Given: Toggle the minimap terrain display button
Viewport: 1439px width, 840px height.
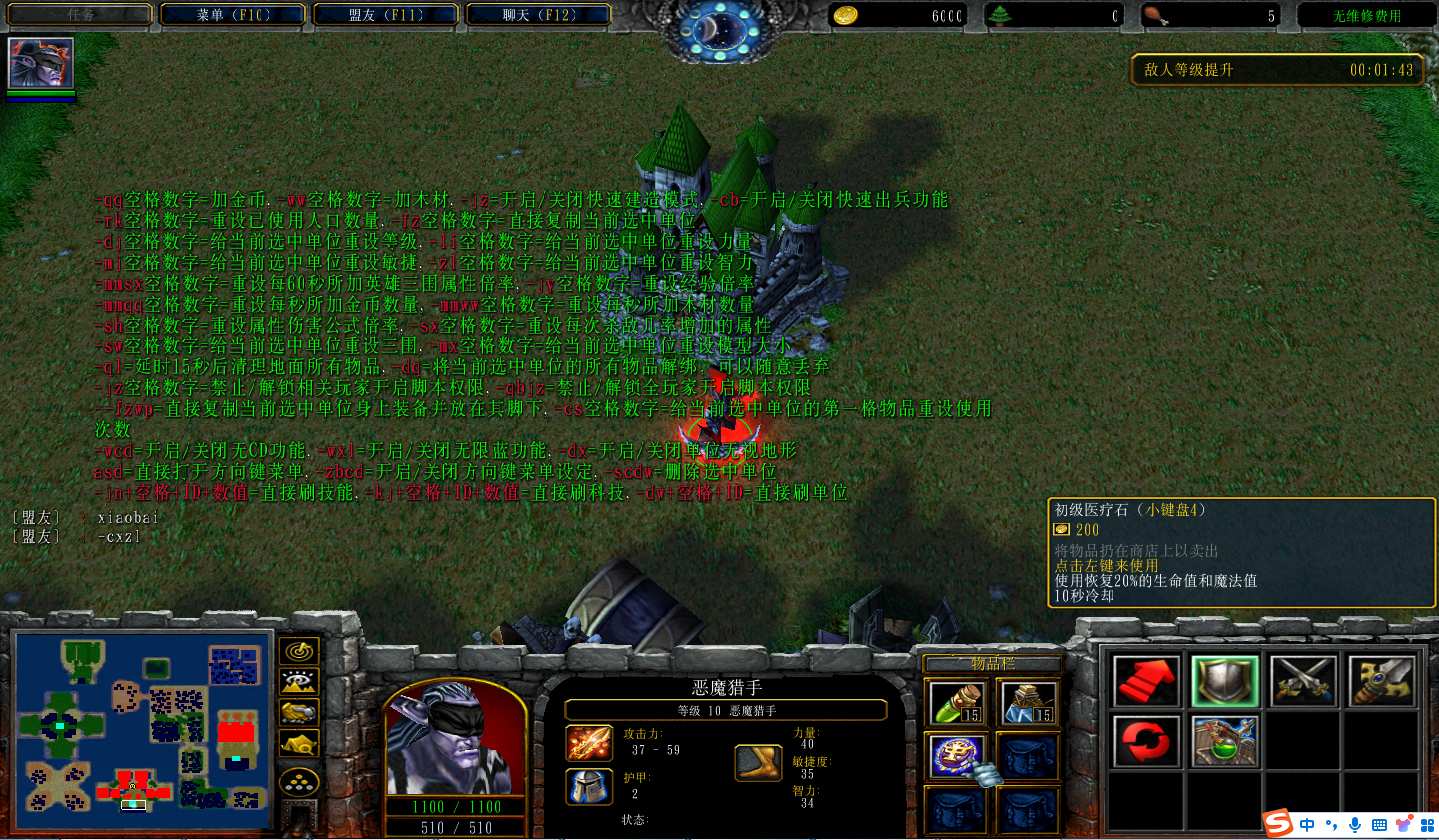Looking at the screenshot, I should point(299,682).
